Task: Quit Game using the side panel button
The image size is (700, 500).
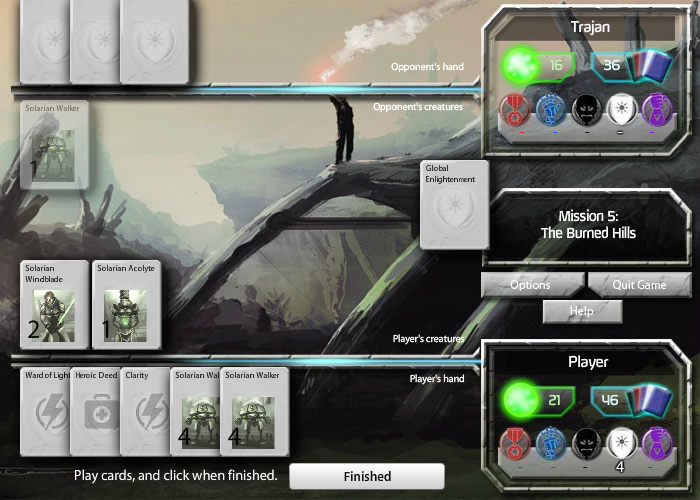Action: click(639, 285)
